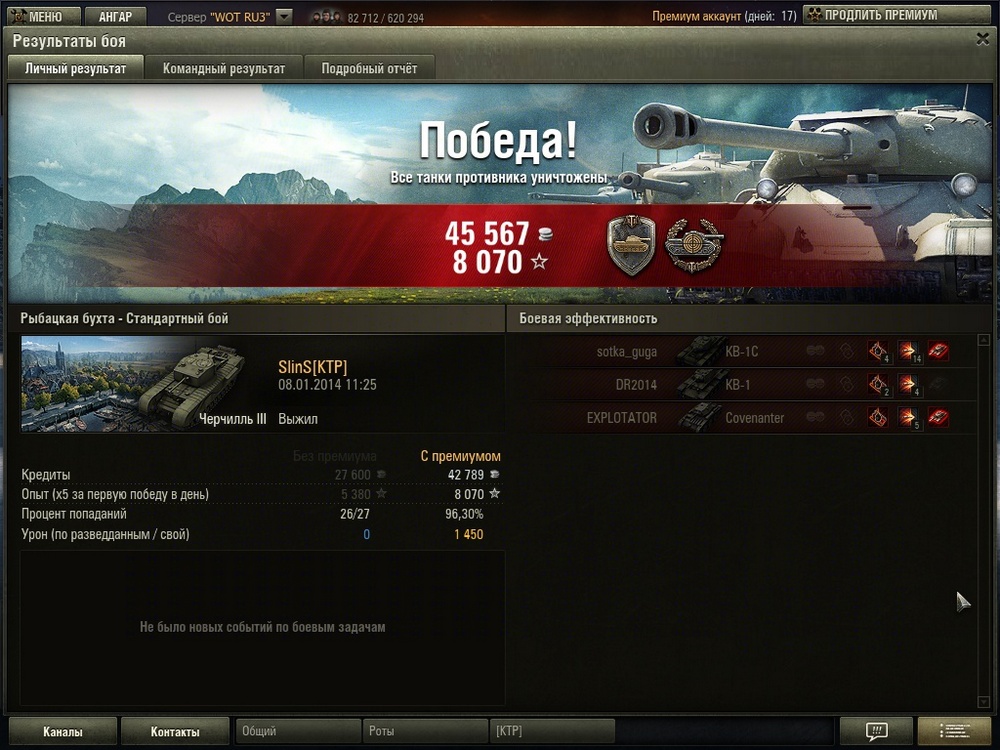Image resolution: width=1000 pixels, height=750 pixels.
Task: Open the МЕНЮ button
Action: coord(40,17)
